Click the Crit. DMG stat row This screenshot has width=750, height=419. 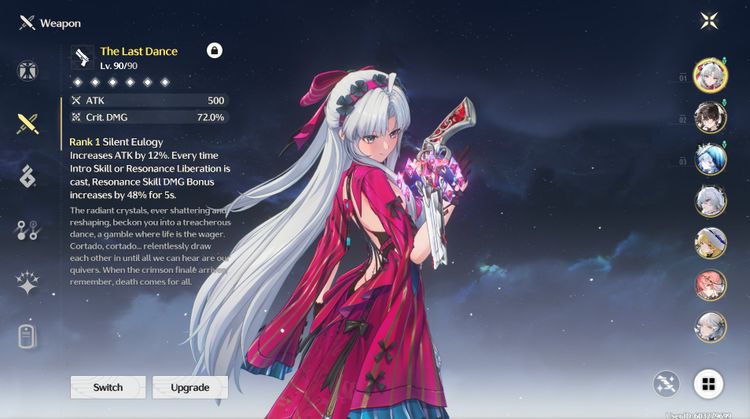[x=149, y=117]
